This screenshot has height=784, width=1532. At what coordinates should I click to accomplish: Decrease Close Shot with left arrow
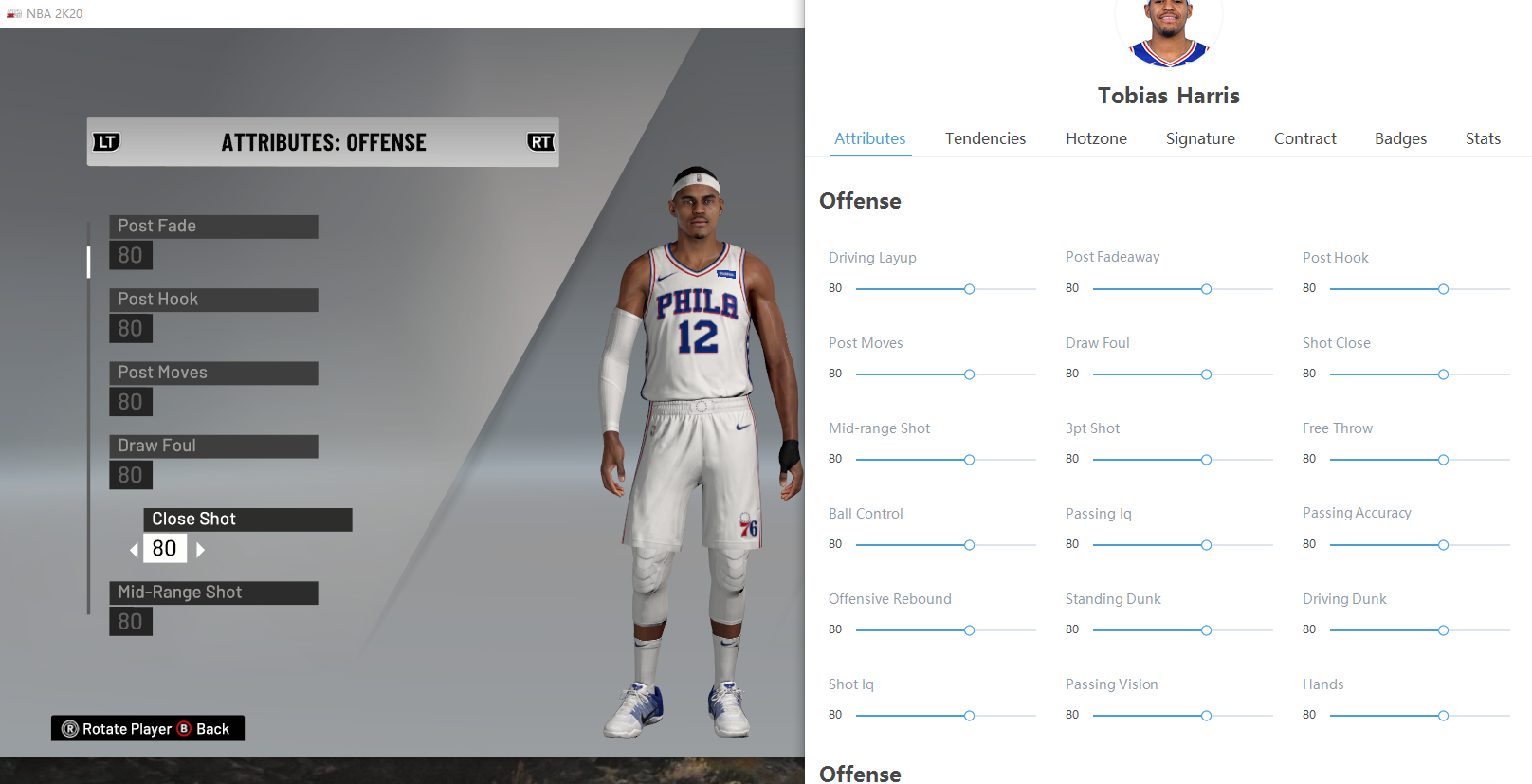coord(134,549)
